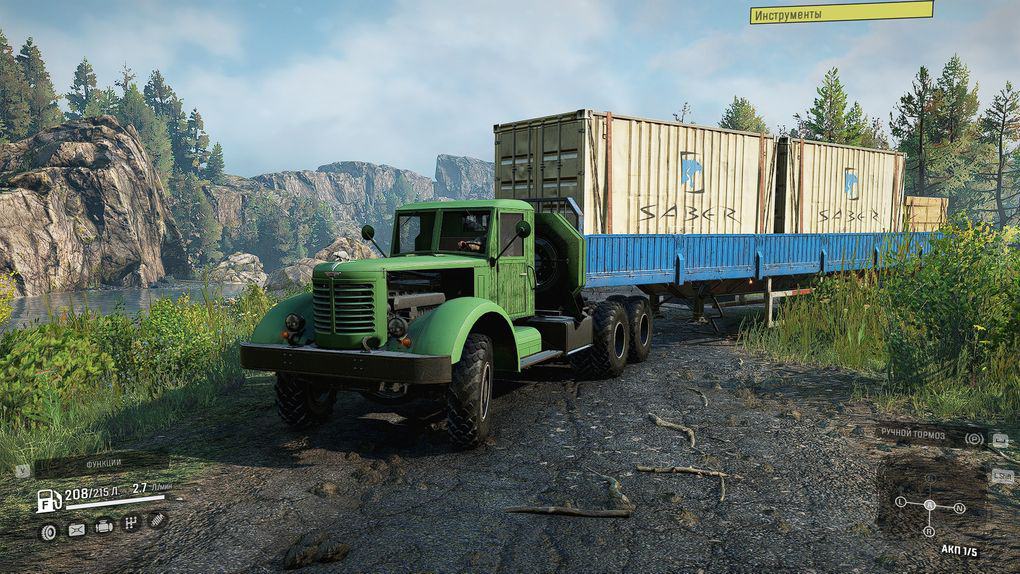Screen dimensions: 1020x574
Task: Open the Функции menu bar
Action: coord(100,463)
